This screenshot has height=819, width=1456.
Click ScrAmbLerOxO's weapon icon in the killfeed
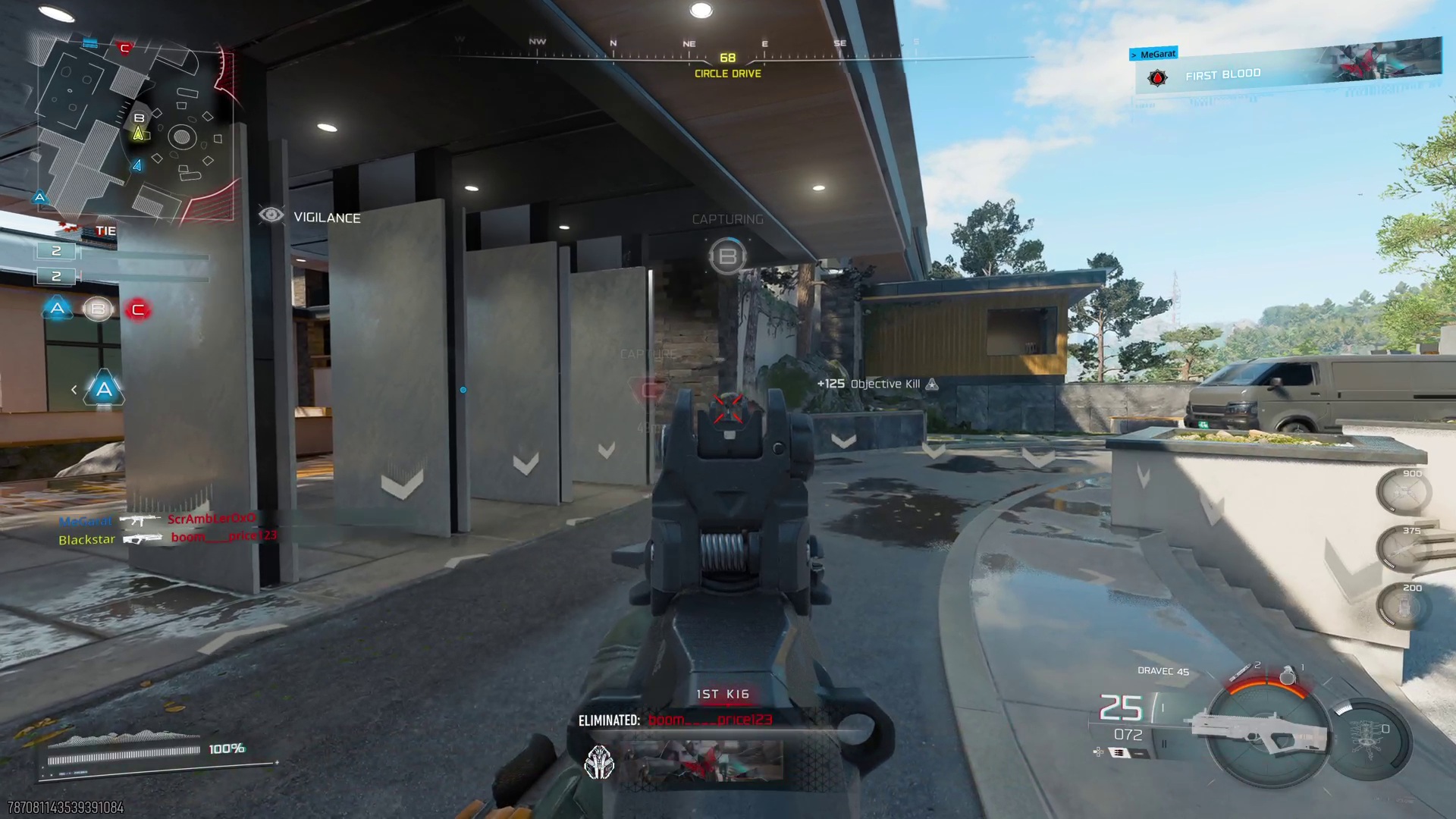tap(141, 521)
